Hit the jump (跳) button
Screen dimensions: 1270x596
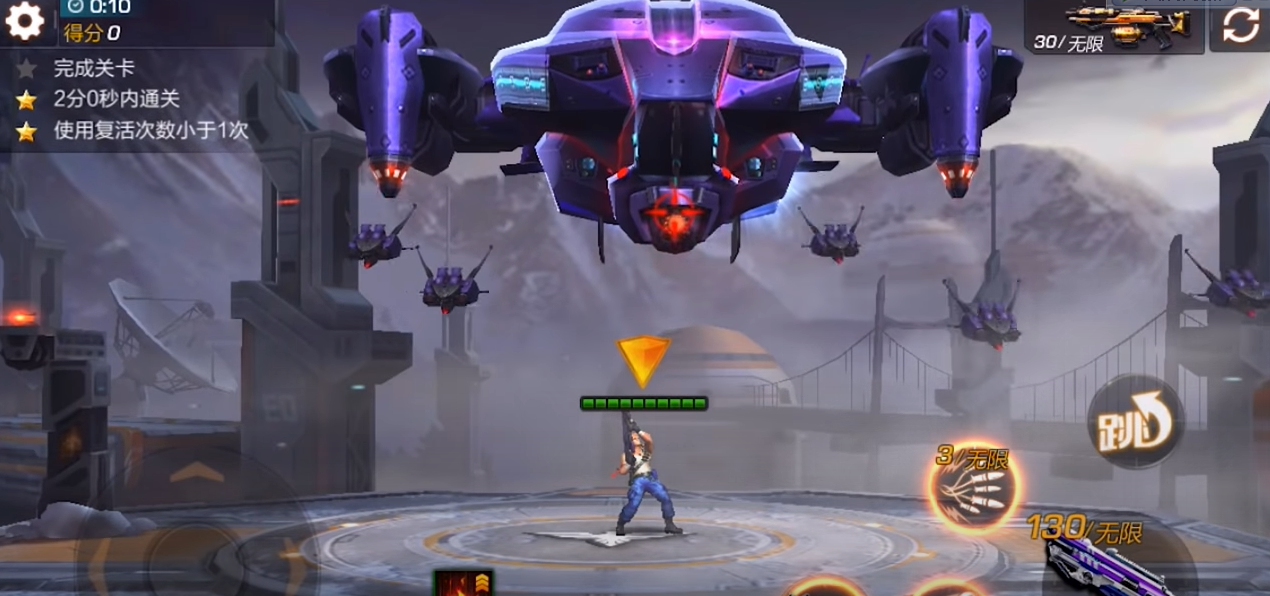click(1135, 423)
